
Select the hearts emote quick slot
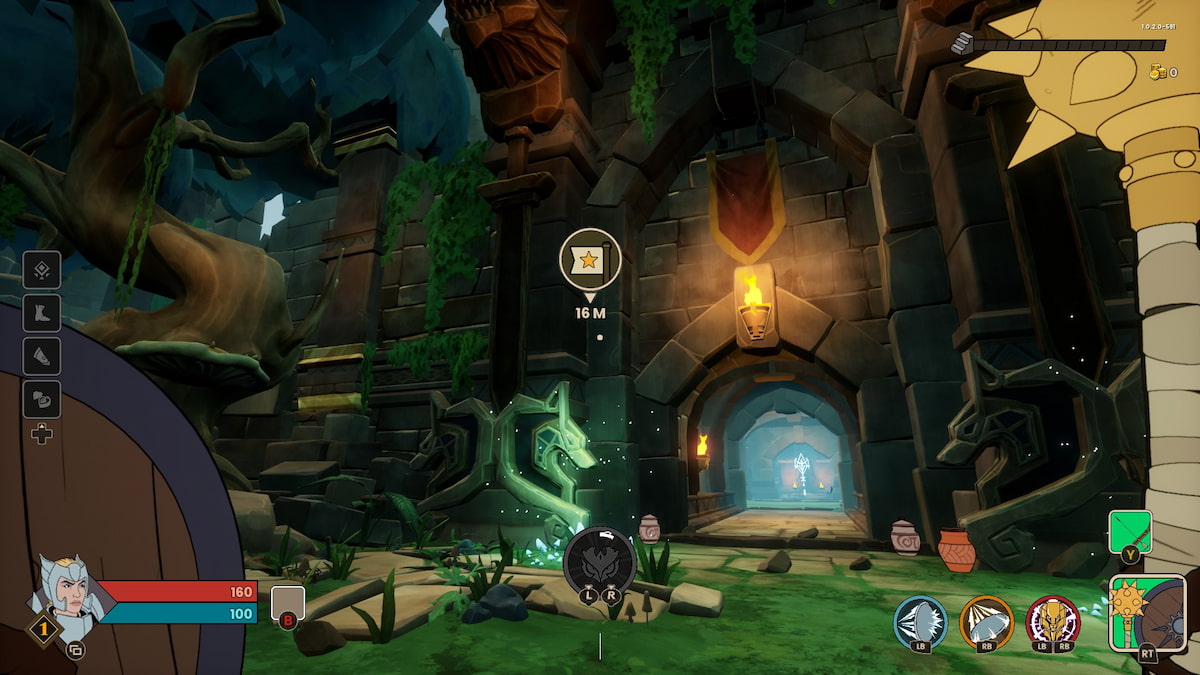coord(42,399)
